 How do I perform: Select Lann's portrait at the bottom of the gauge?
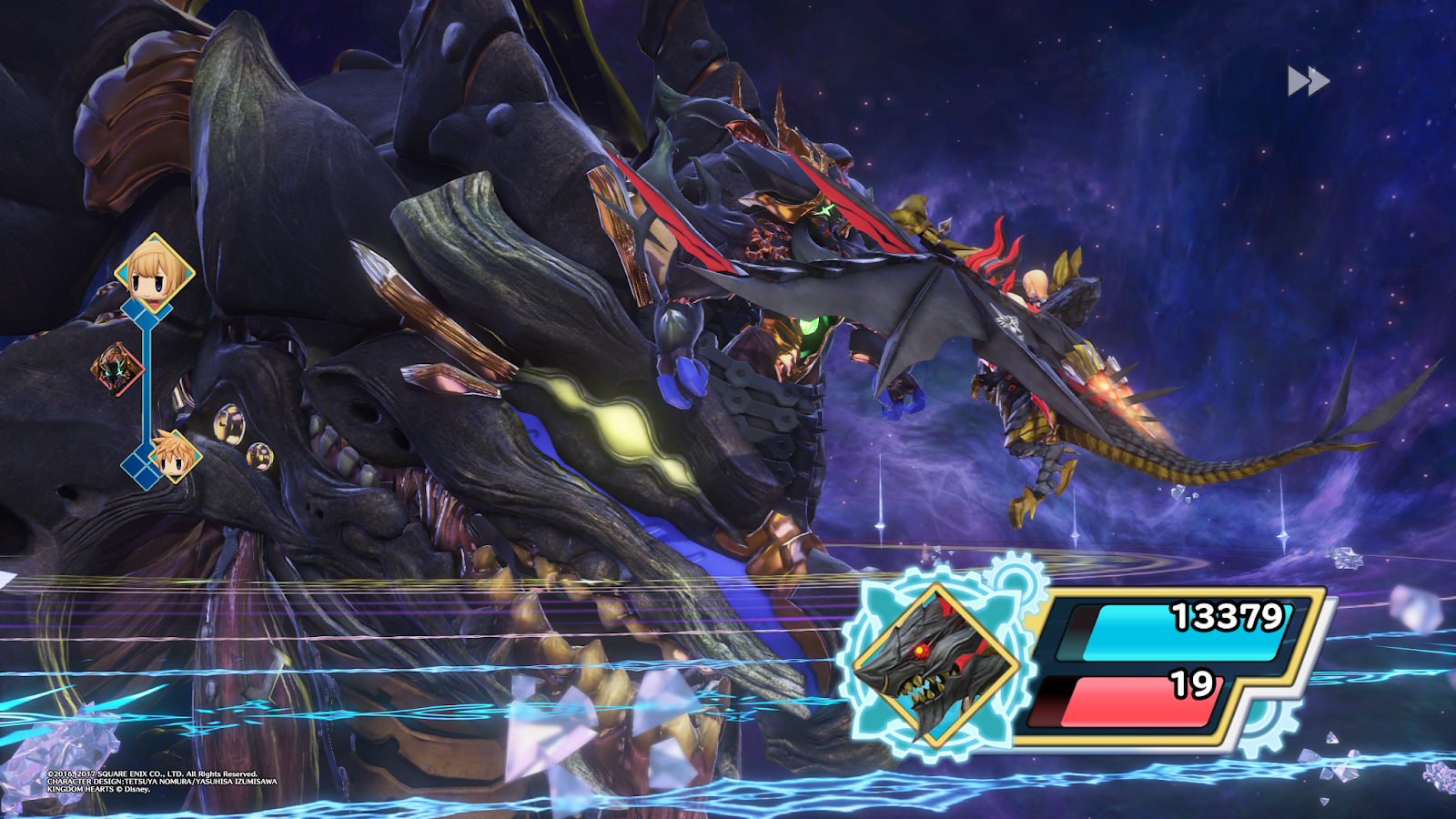tap(176, 455)
